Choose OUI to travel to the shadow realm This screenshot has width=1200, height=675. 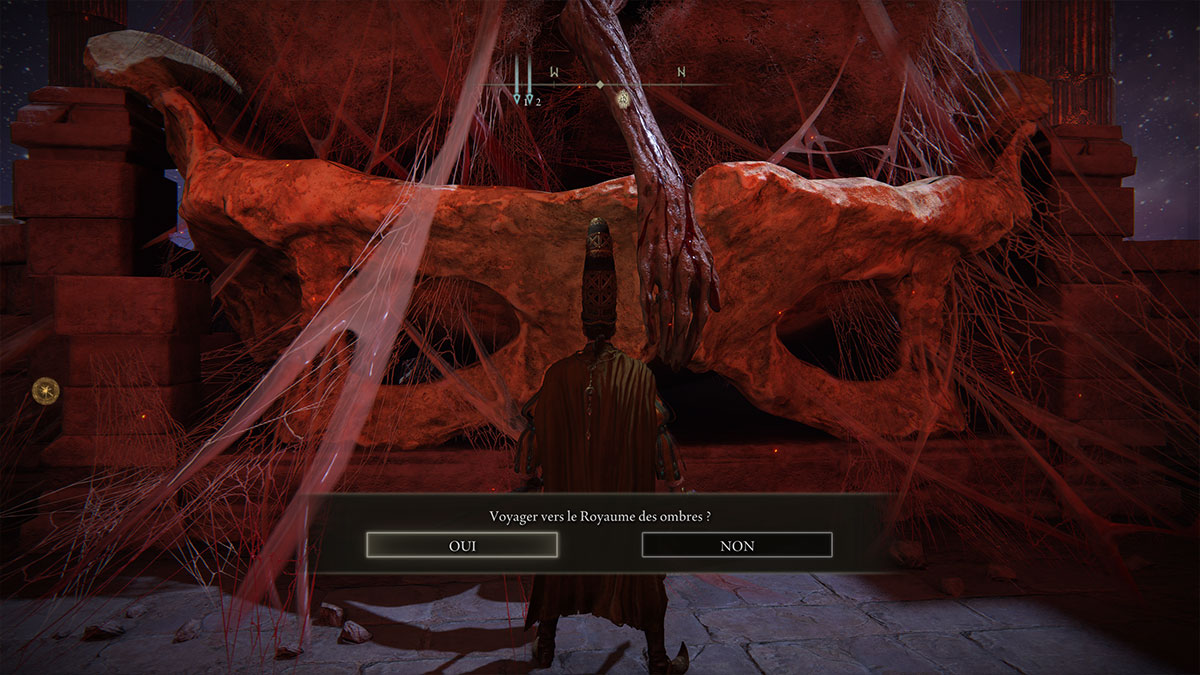(462, 545)
